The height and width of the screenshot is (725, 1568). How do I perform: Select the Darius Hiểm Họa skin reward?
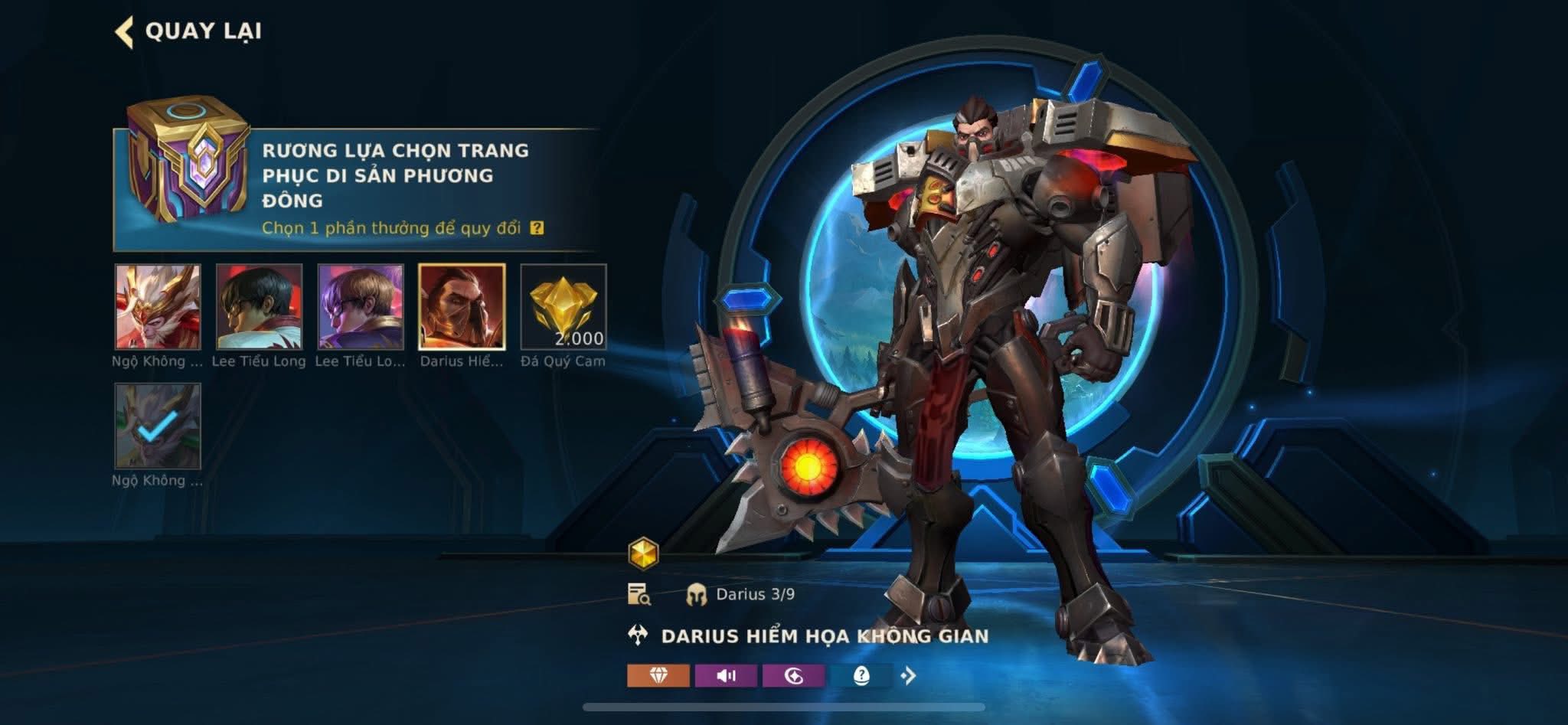tap(462, 307)
